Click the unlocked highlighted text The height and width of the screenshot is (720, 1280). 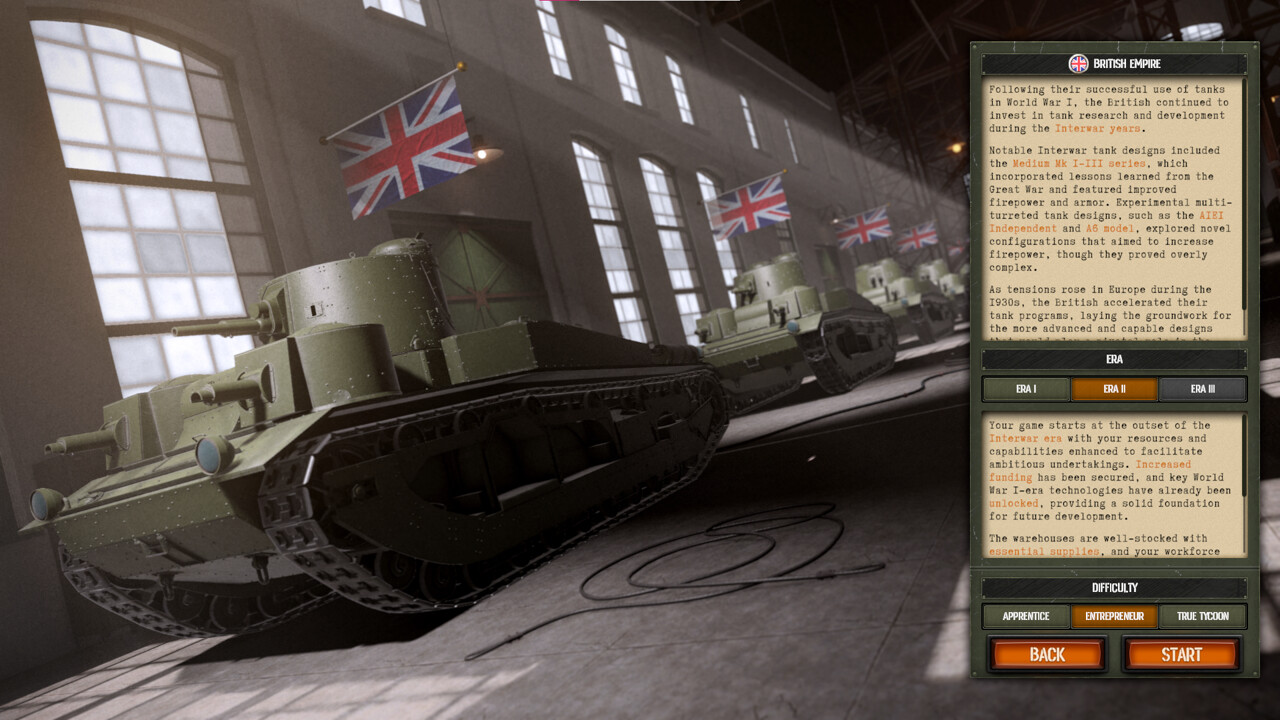pos(1011,503)
